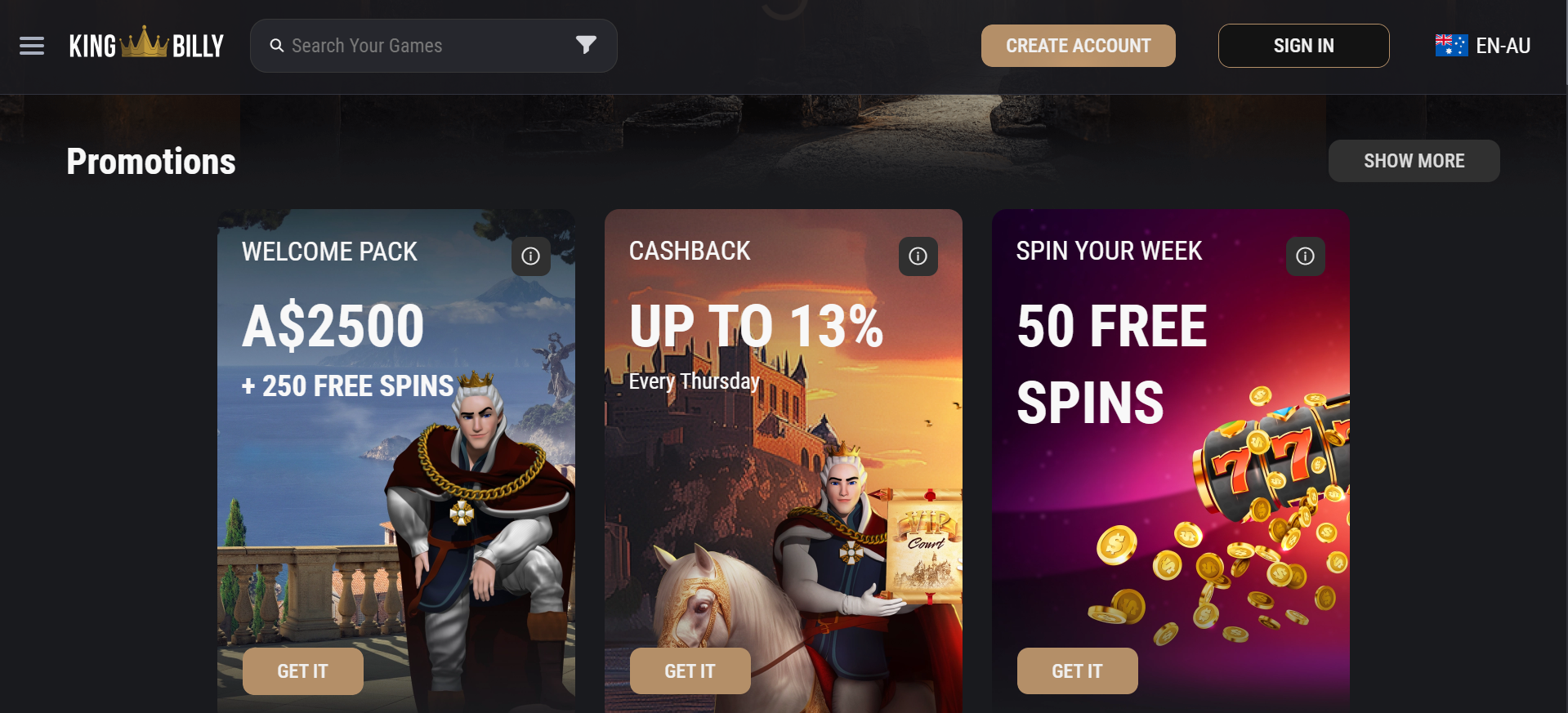Get the Spin Your Week free spins
The width and height of the screenshot is (1568, 713).
point(1077,671)
